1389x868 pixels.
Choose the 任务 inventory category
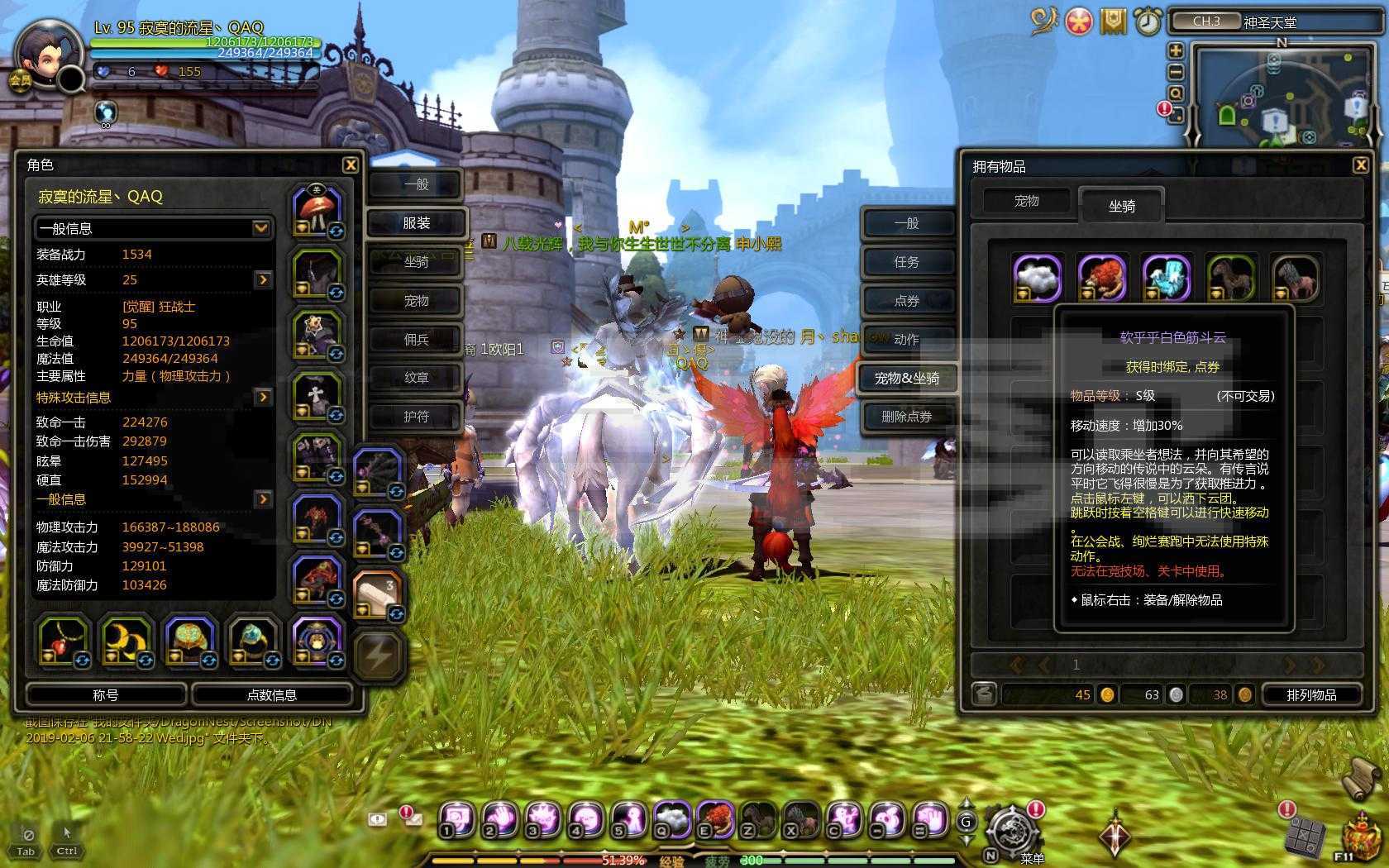point(906,262)
